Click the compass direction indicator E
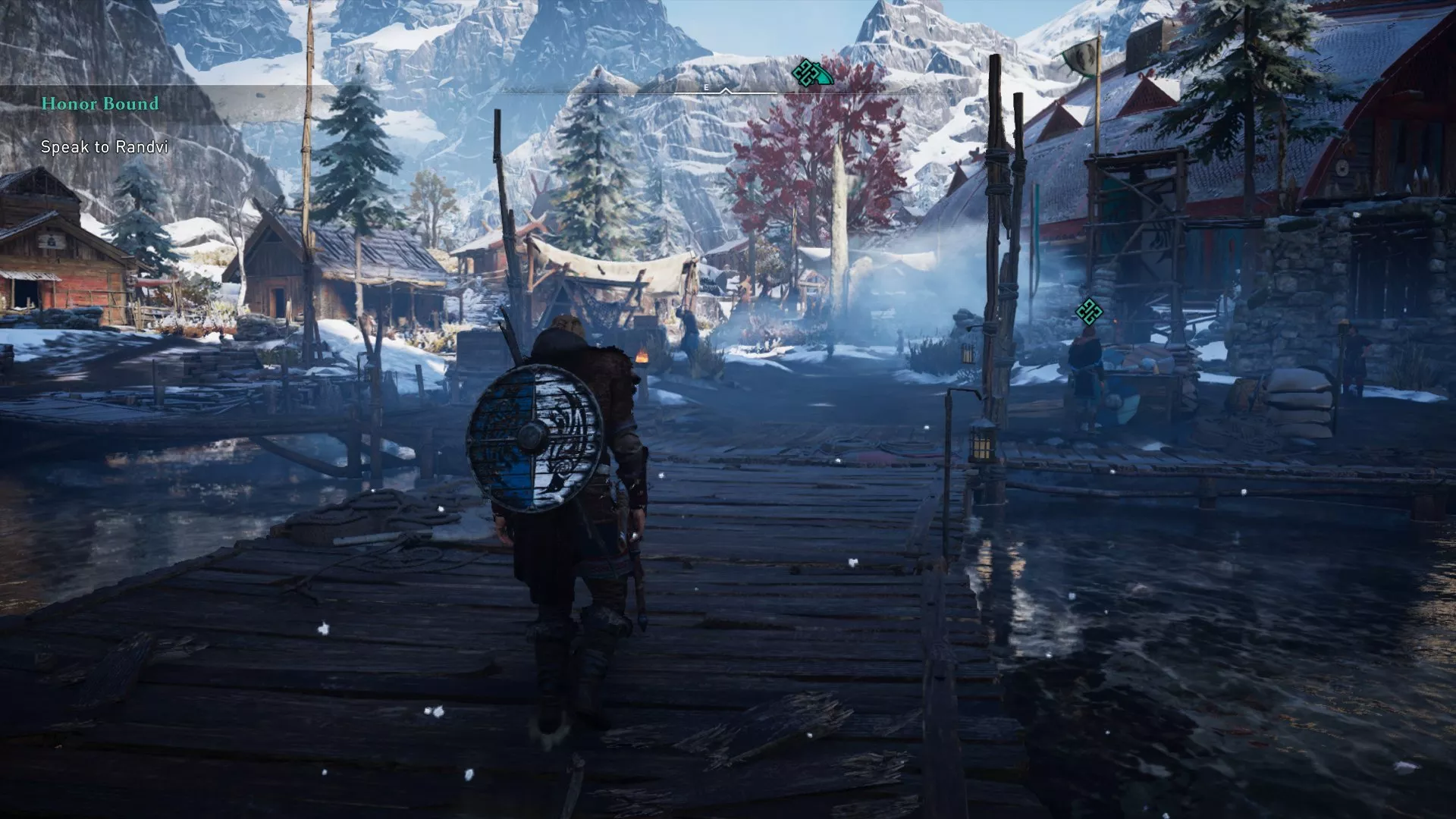This screenshot has width=1456, height=819. click(707, 87)
